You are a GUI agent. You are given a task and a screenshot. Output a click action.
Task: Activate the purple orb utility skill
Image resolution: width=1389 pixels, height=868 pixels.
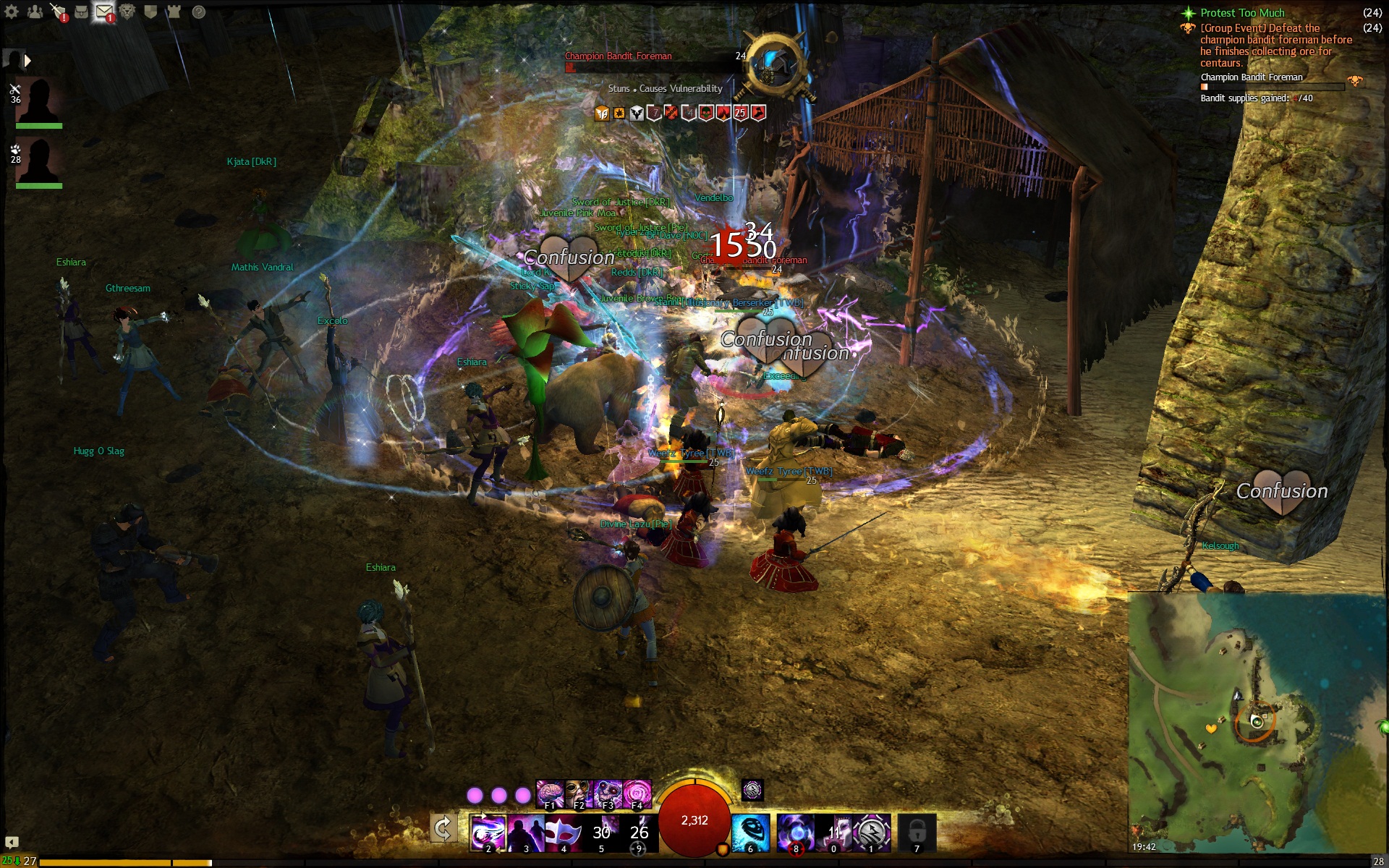coord(796,832)
